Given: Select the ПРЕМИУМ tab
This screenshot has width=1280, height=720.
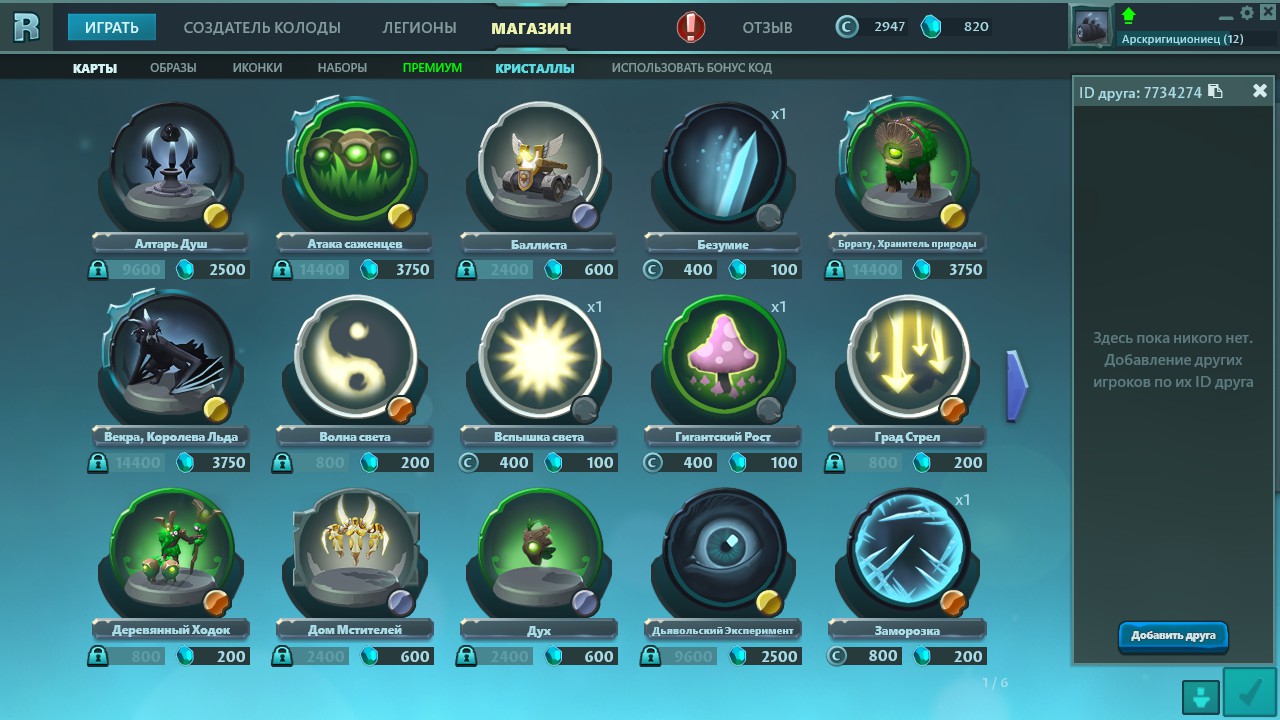Looking at the screenshot, I should [432, 68].
